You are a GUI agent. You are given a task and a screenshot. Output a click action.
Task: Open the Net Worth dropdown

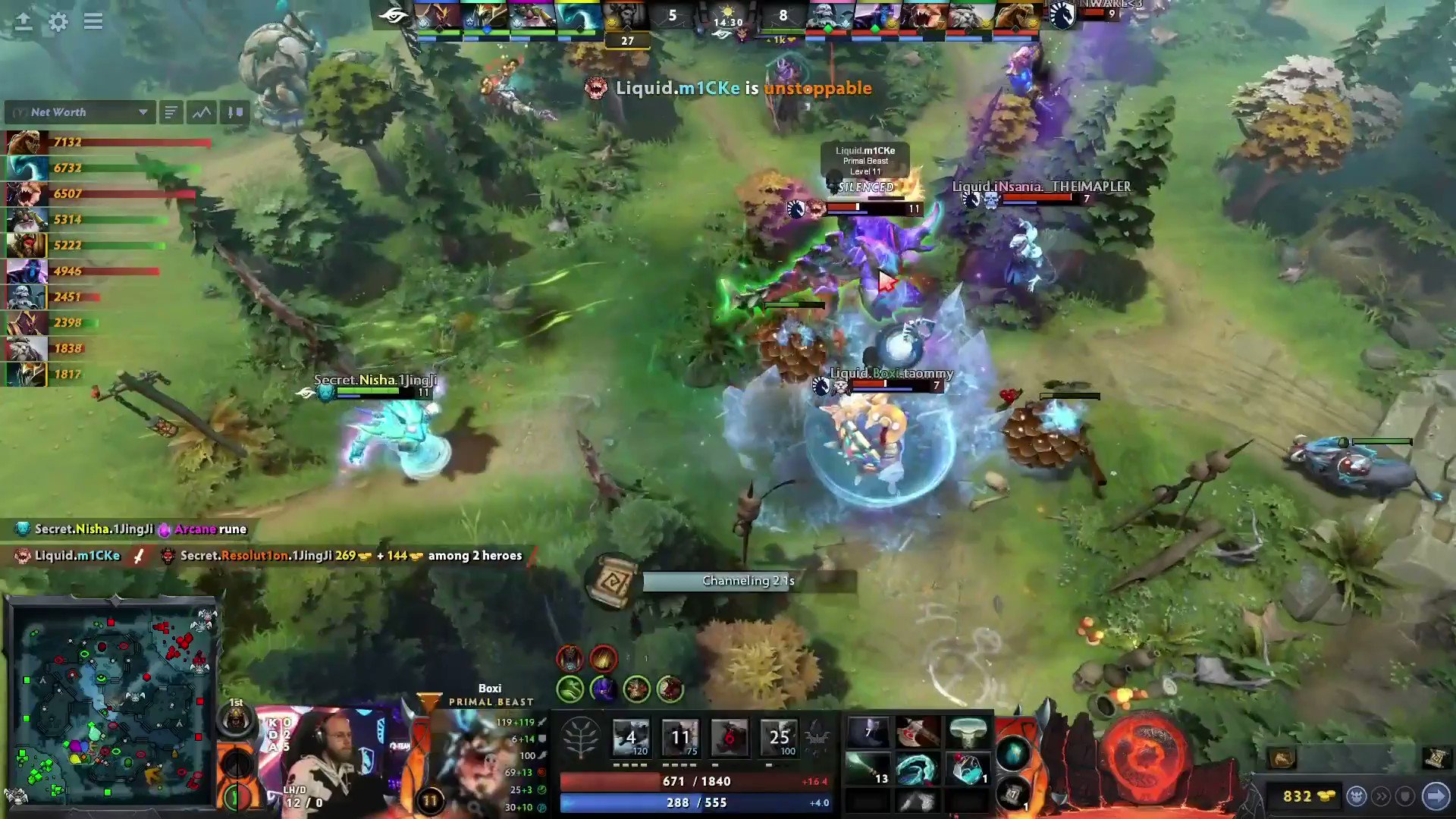80,112
